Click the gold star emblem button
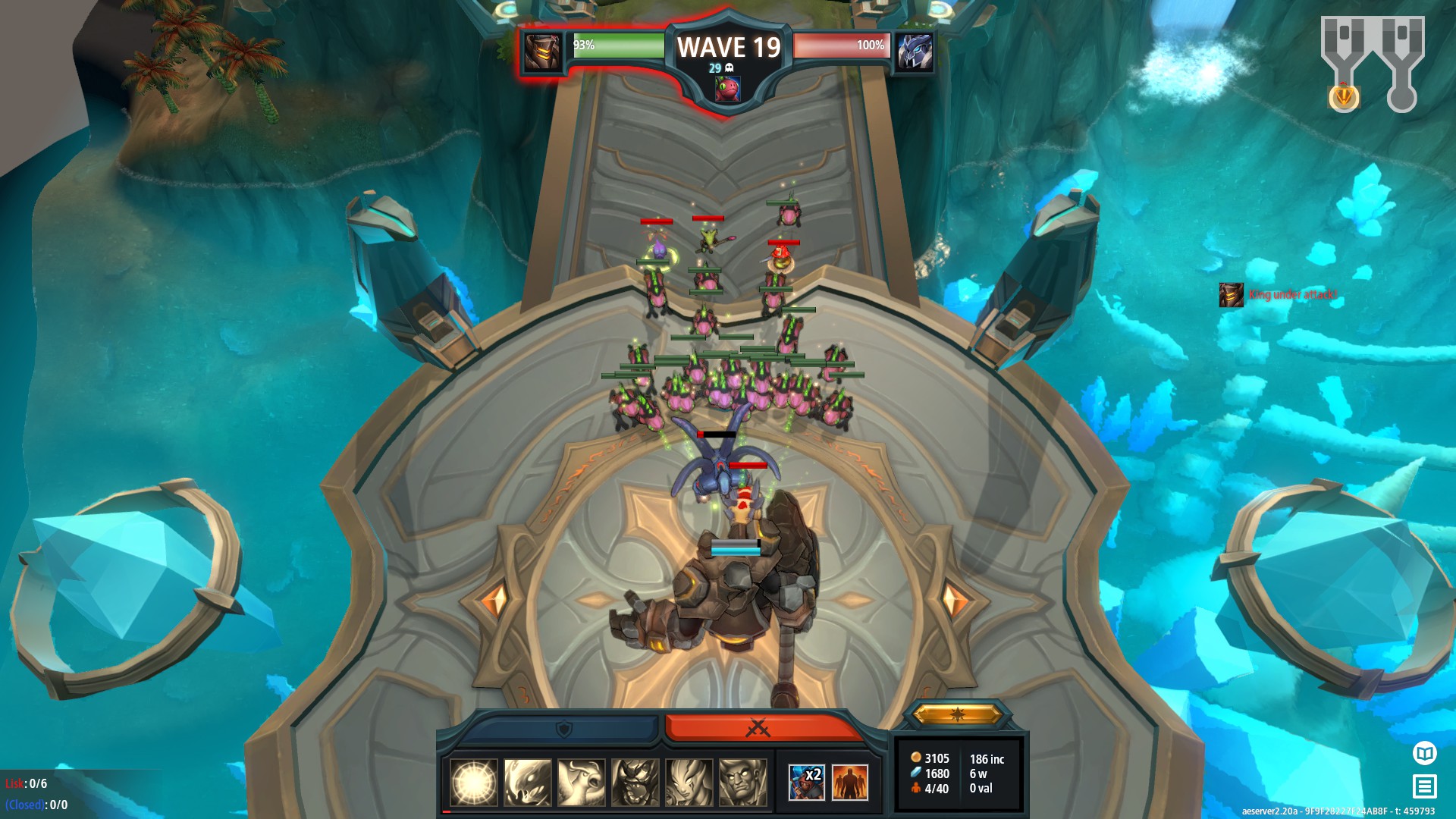This screenshot has width=1456, height=819. [957, 714]
